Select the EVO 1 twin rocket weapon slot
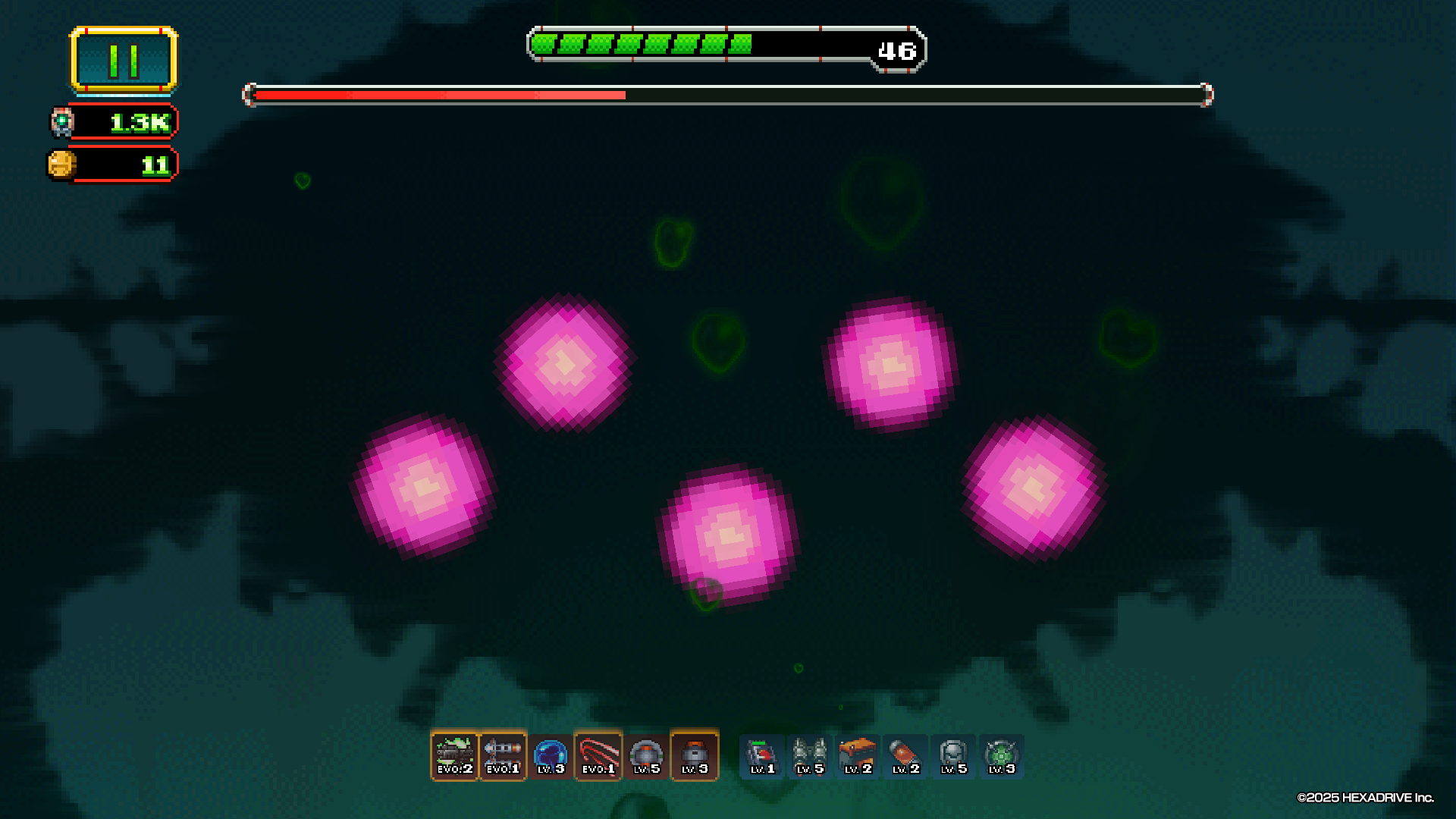Screen dimensions: 1456x819 [503, 756]
